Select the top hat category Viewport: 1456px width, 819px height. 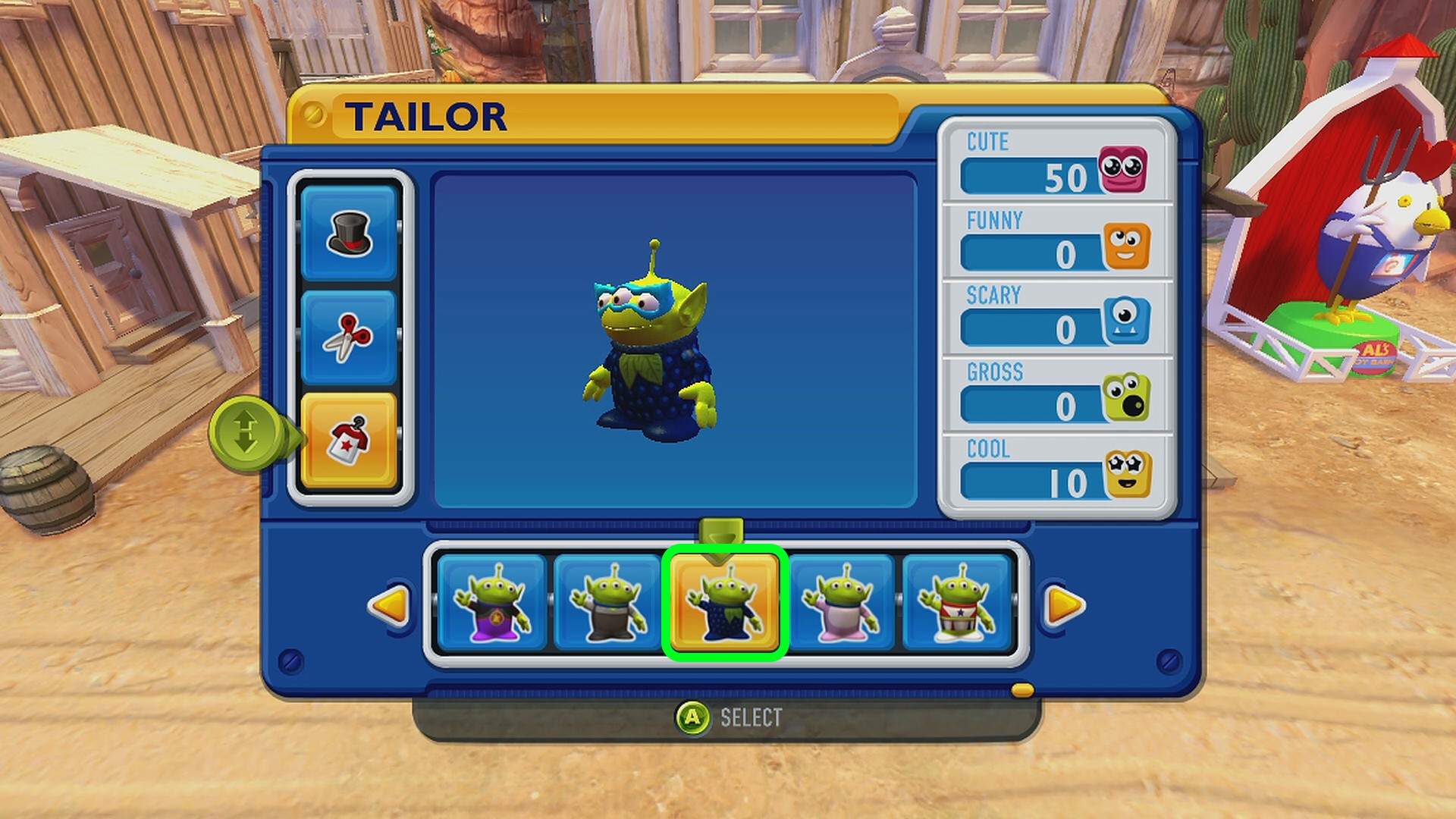click(349, 234)
